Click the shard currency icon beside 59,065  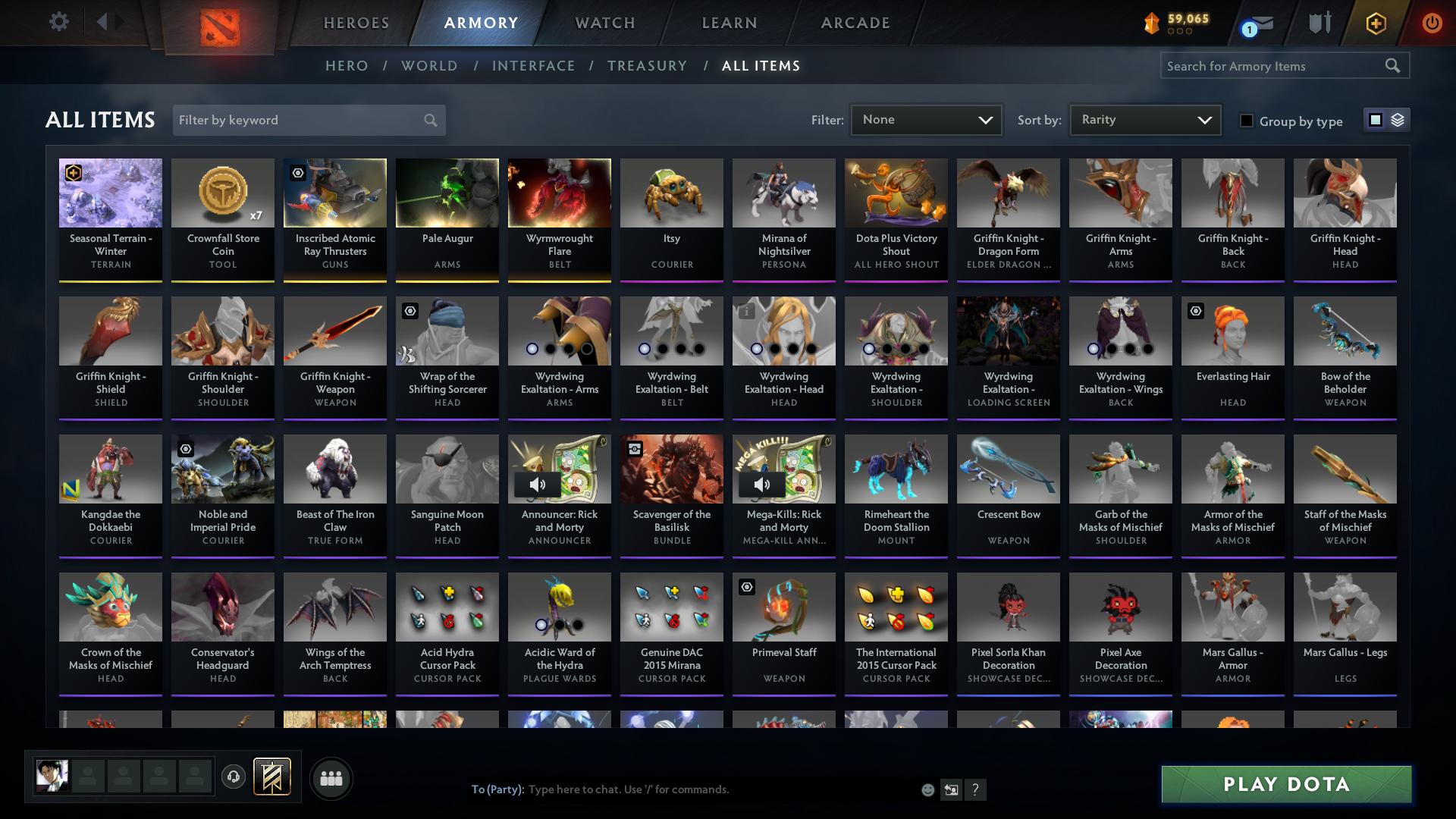[x=1152, y=23]
